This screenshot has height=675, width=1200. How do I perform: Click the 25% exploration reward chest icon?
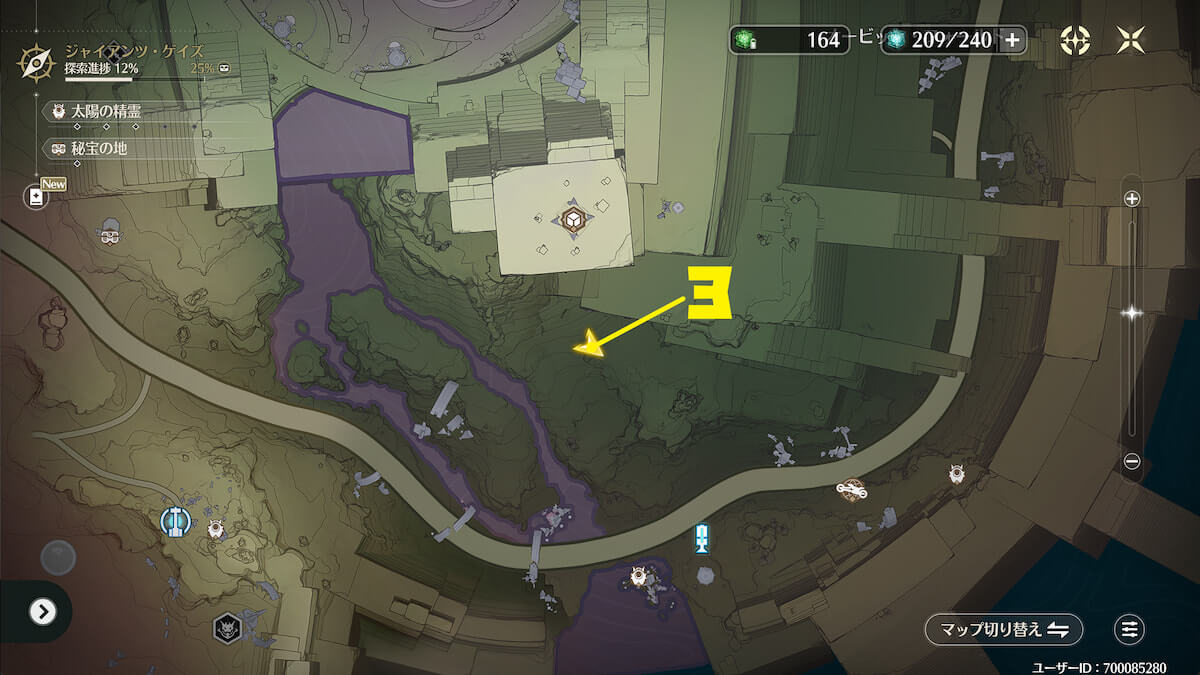coord(224,68)
